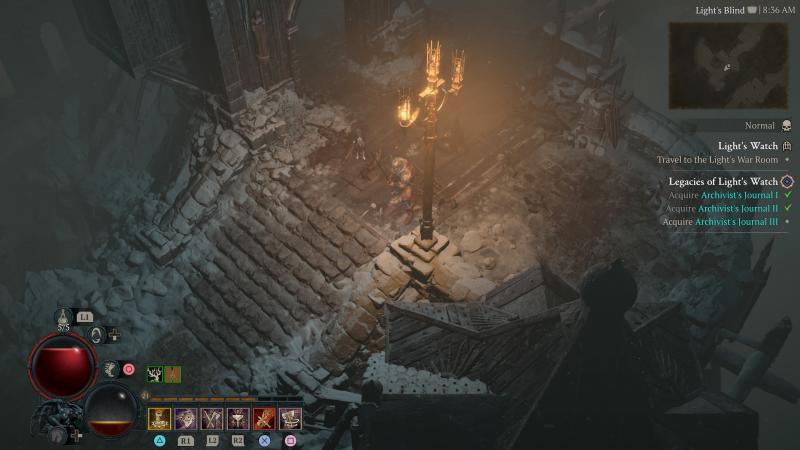Click the Normal difficulty skull icon
Image resolution: width=800 pixels, height=450 pixels.
[786, 126]
